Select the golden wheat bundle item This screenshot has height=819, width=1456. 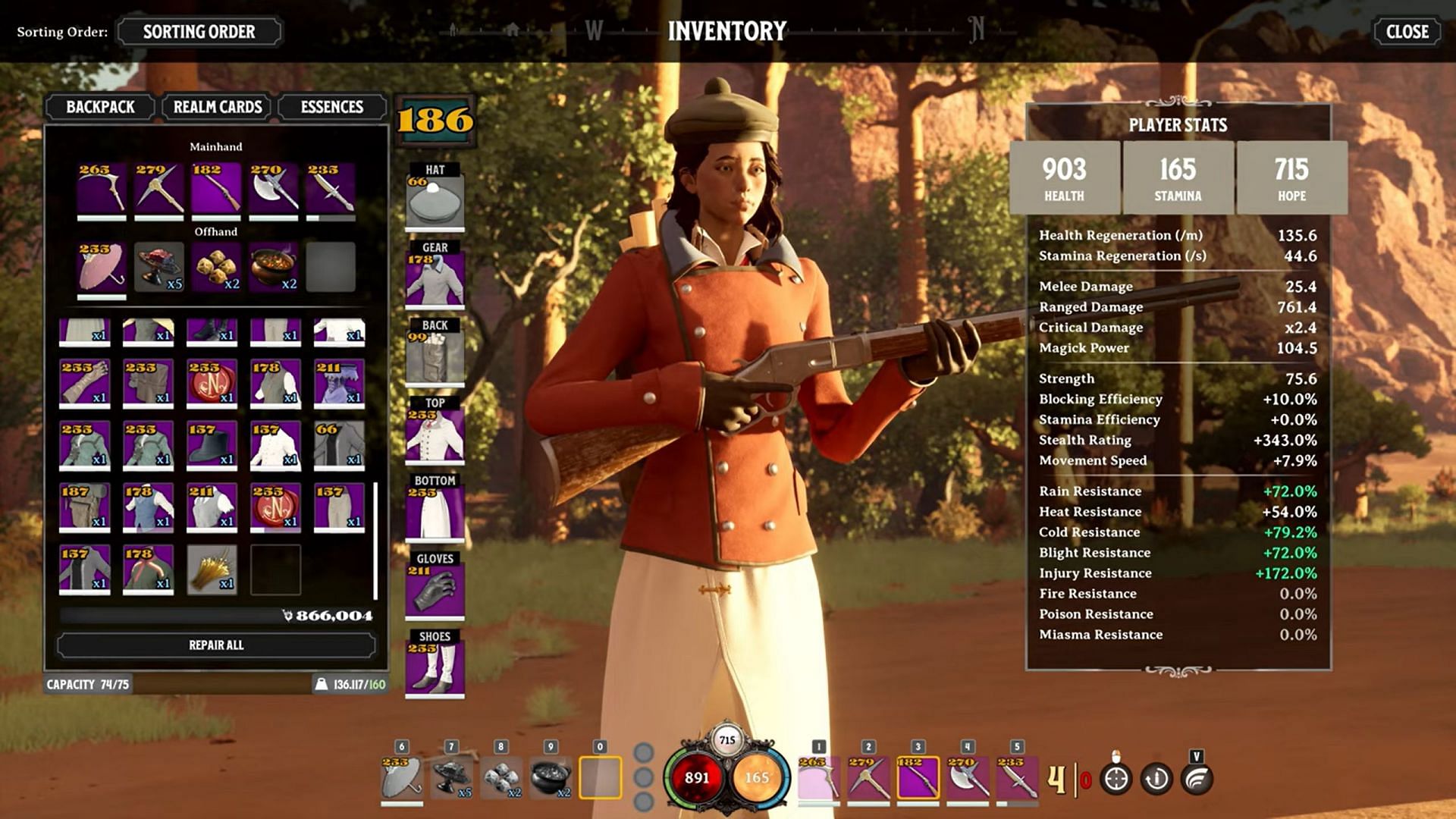212,569
